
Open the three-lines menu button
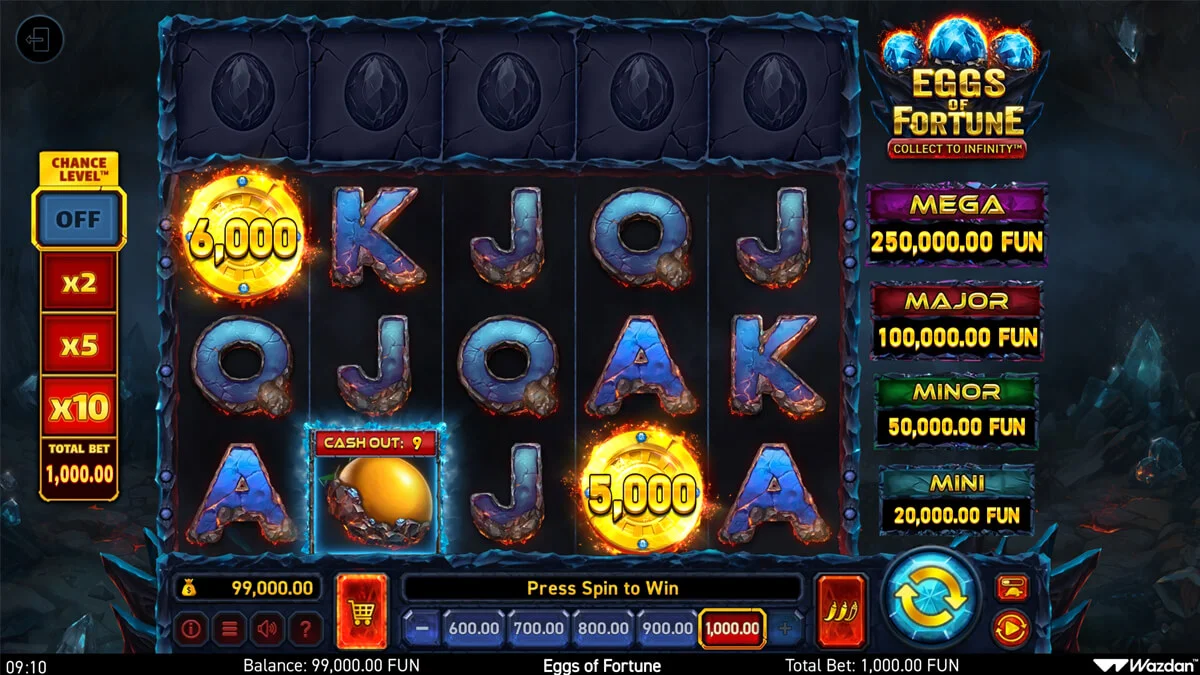click(228, 629)
